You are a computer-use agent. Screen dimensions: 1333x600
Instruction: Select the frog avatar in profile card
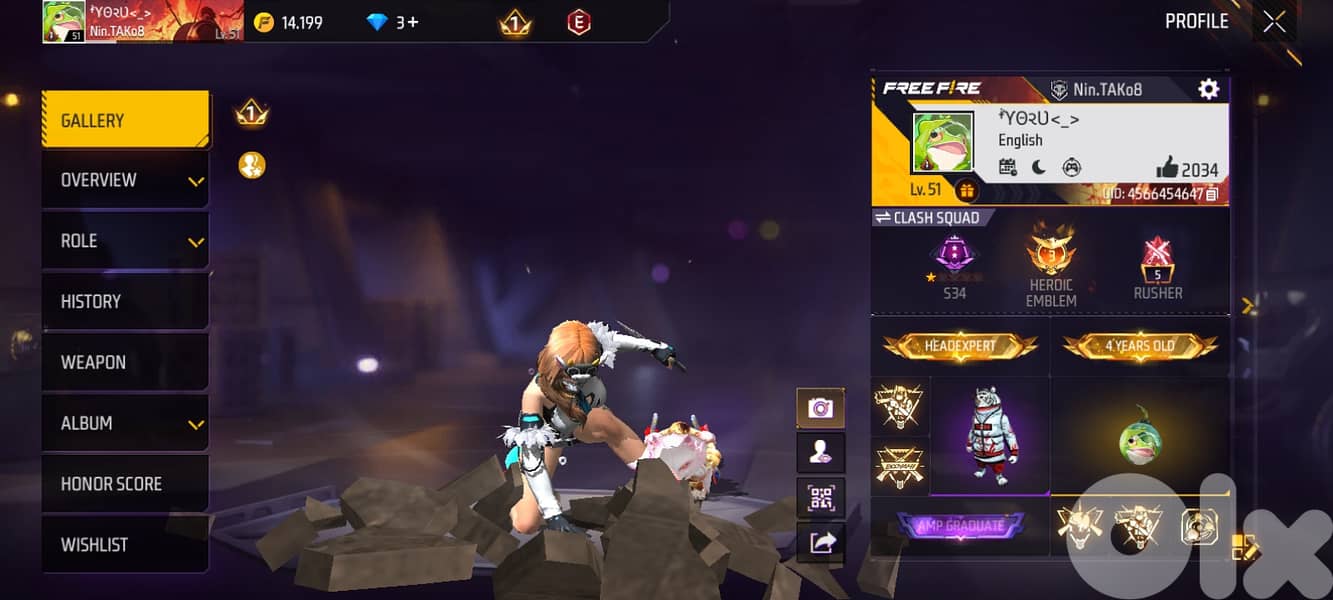point(942,142)
